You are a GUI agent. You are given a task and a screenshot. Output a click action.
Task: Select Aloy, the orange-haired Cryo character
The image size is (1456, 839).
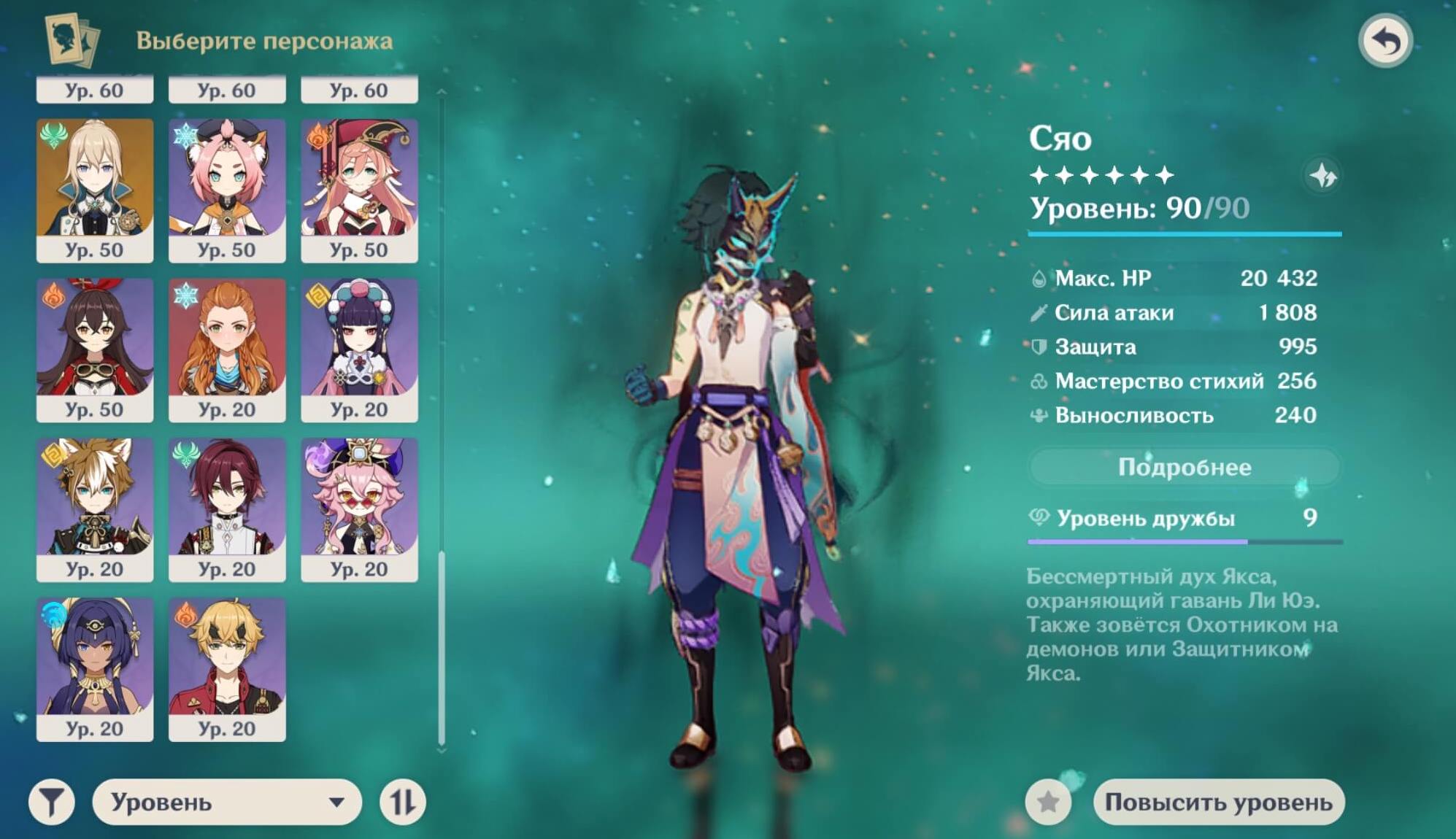(x=227, y=349)
